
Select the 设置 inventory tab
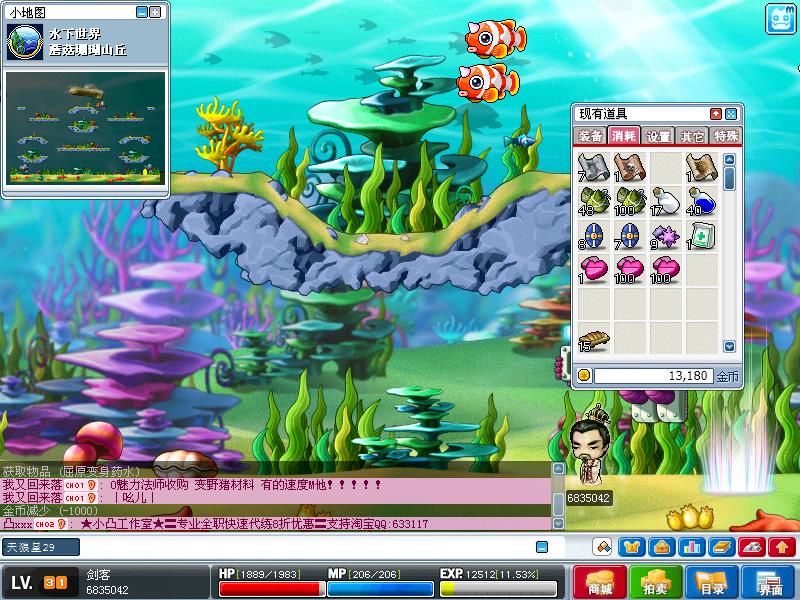pos(658,136)
